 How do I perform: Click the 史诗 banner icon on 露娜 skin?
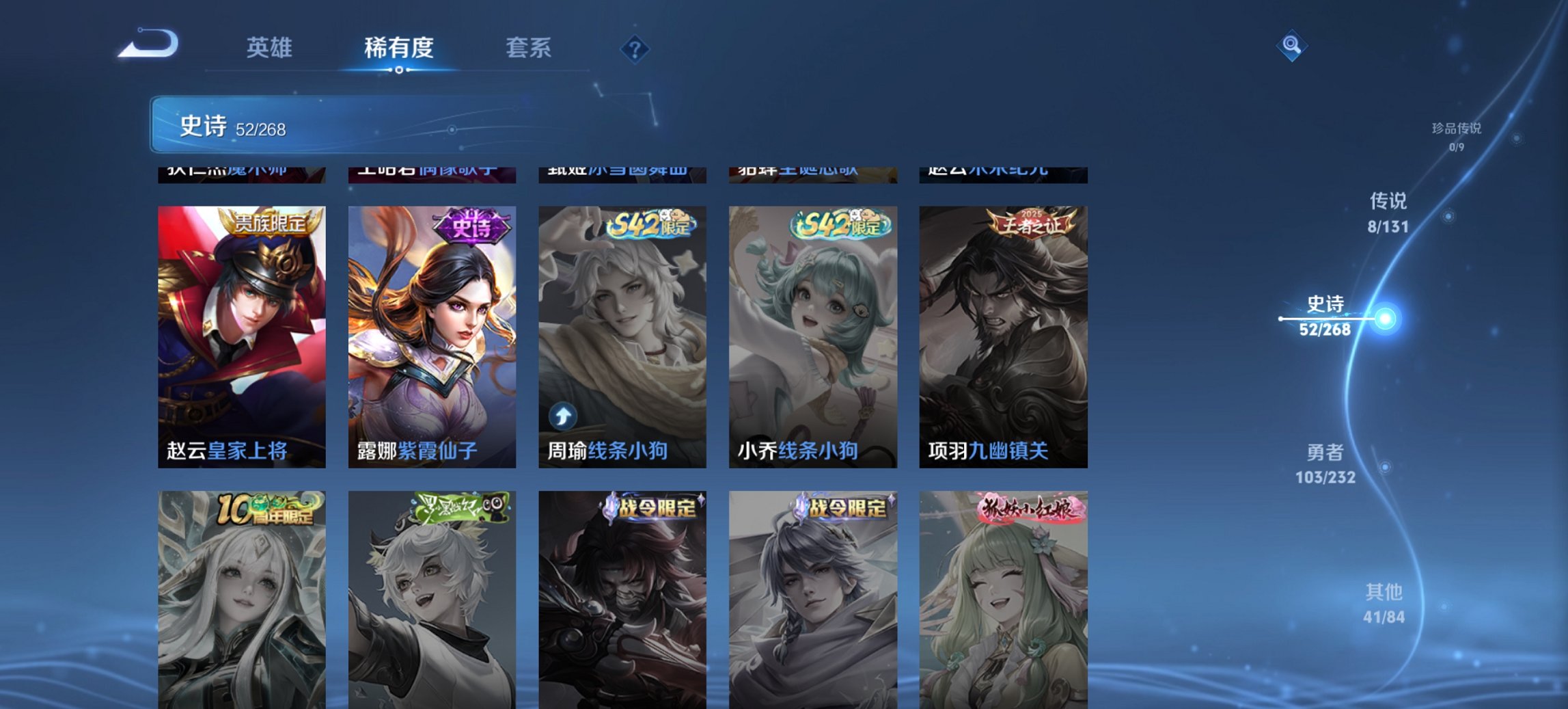[472, 228]
